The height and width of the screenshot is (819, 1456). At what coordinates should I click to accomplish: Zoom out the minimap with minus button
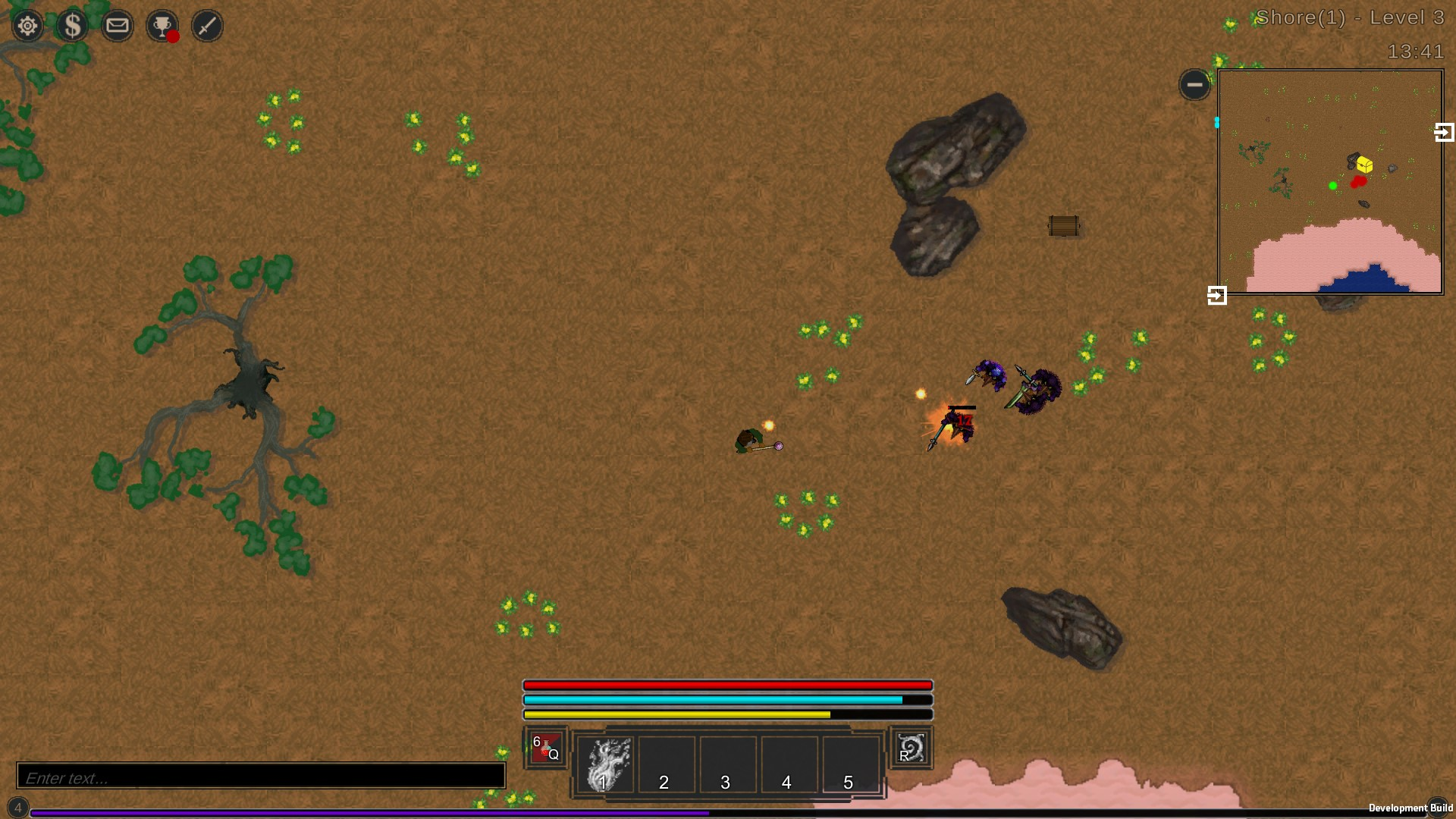(x=1194, y=84)
